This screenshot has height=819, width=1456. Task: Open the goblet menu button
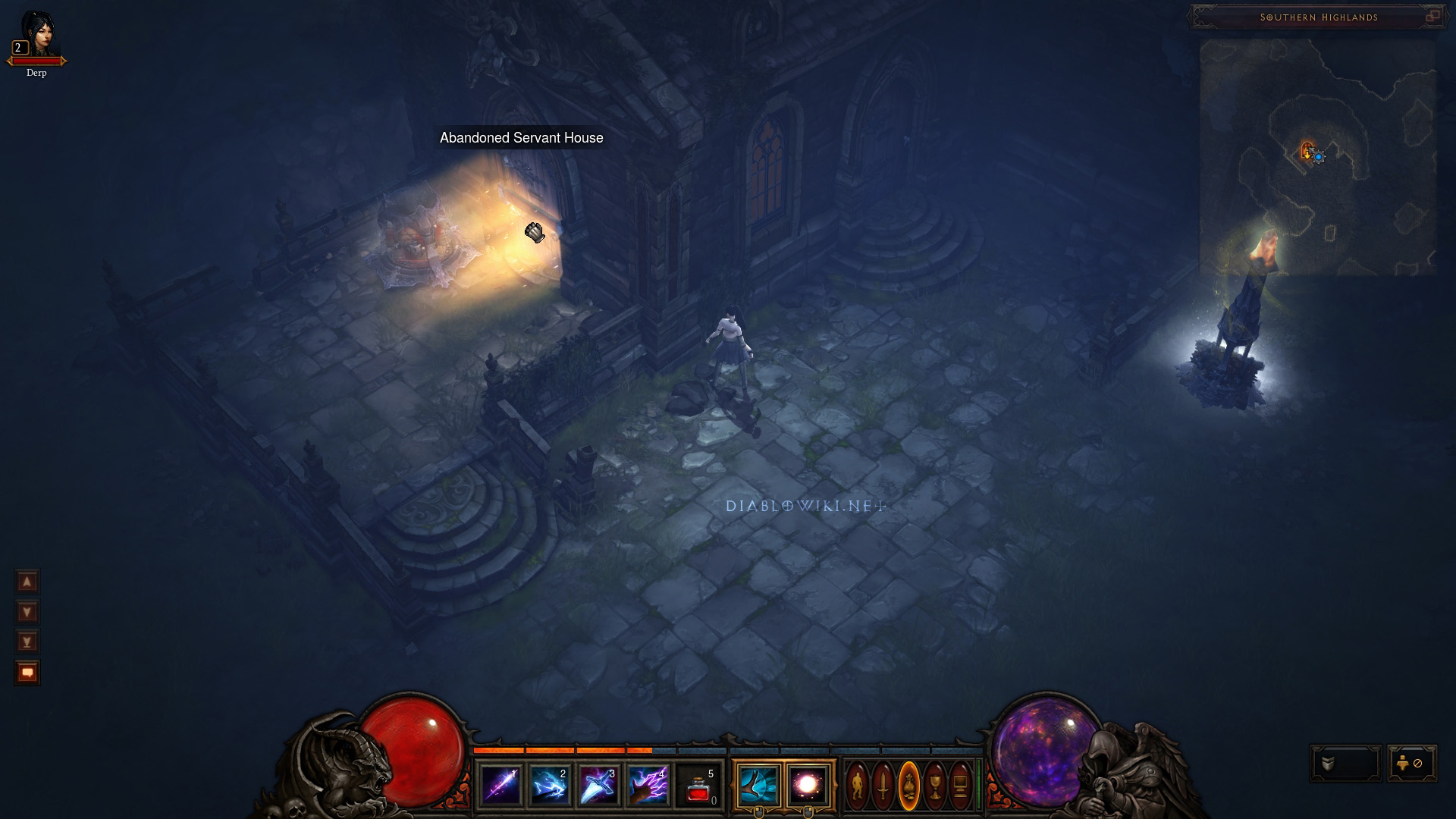coord(935,786)
